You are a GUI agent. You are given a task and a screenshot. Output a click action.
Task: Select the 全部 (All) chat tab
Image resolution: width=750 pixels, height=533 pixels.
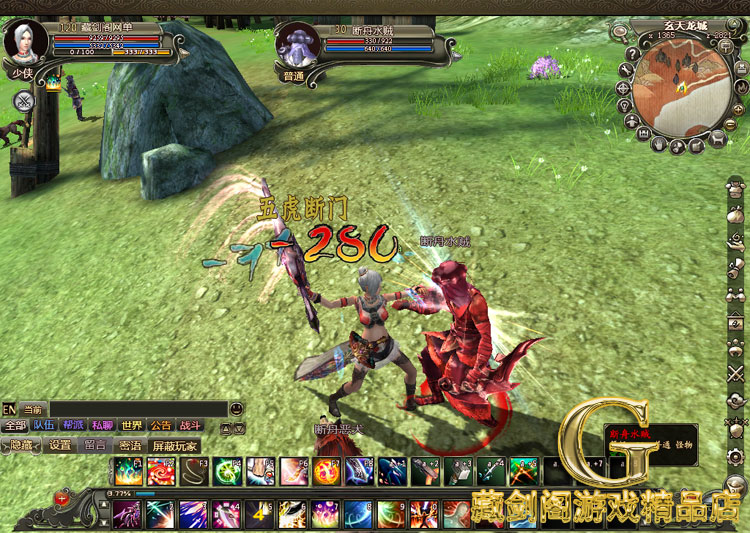pyautogui.click(x=15, y=425)
